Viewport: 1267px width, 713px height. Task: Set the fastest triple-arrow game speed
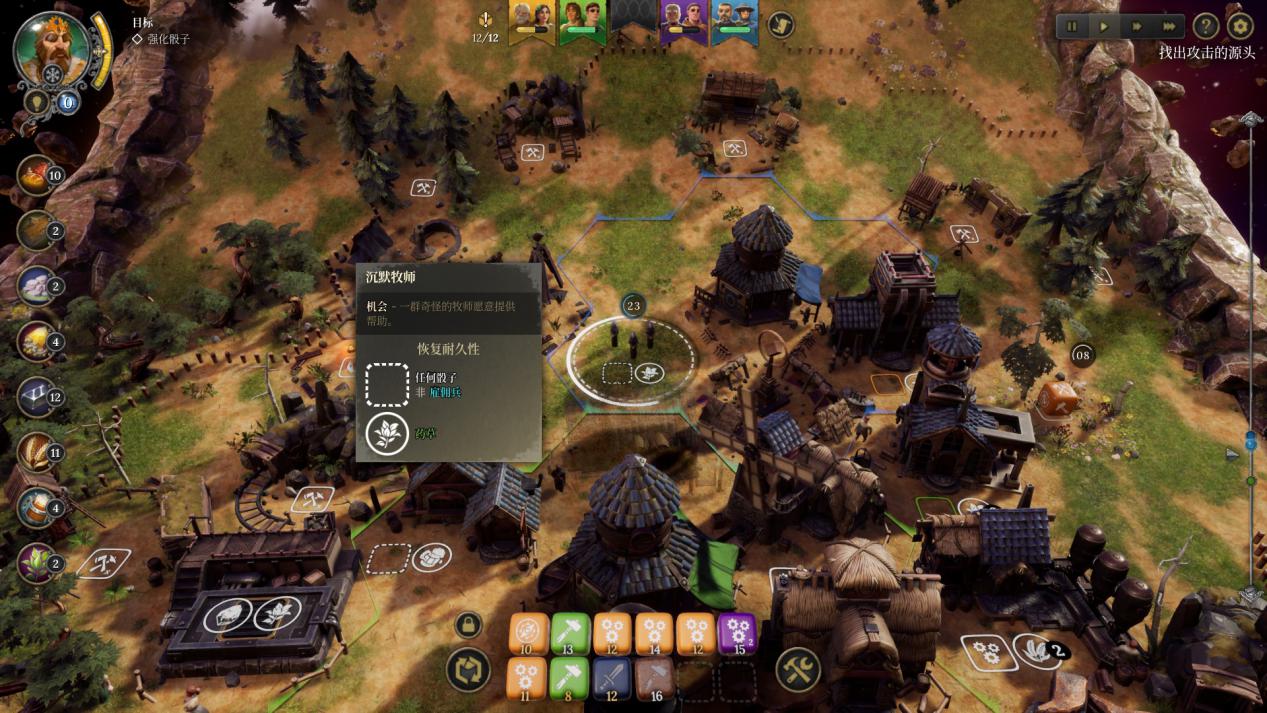point(1168,26)
